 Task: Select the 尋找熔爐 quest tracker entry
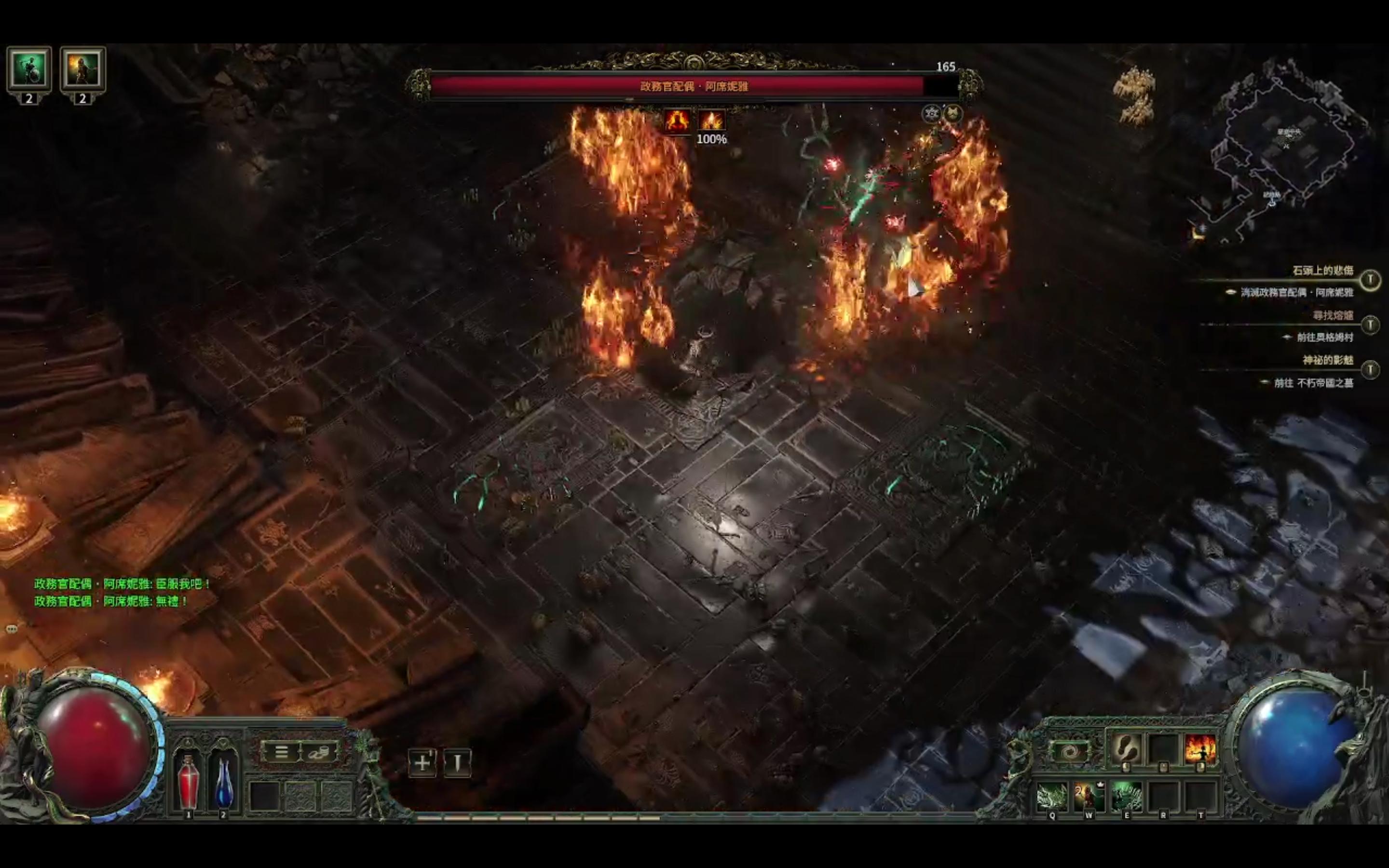pyautogui.click(x=1333, y=316)
